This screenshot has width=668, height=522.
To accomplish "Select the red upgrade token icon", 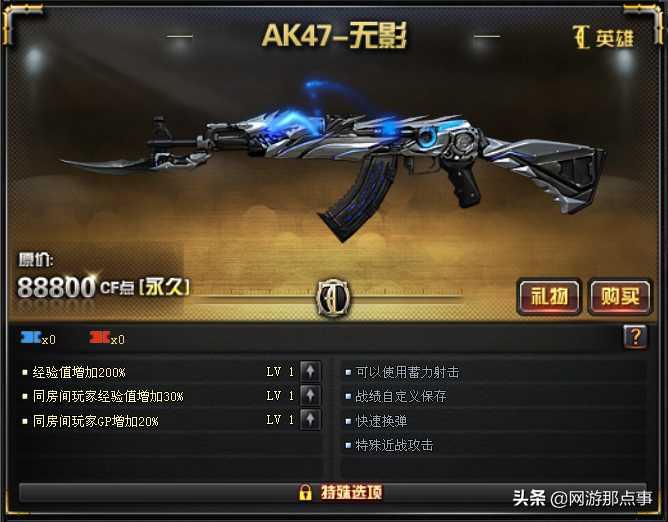I will (100, 338).
